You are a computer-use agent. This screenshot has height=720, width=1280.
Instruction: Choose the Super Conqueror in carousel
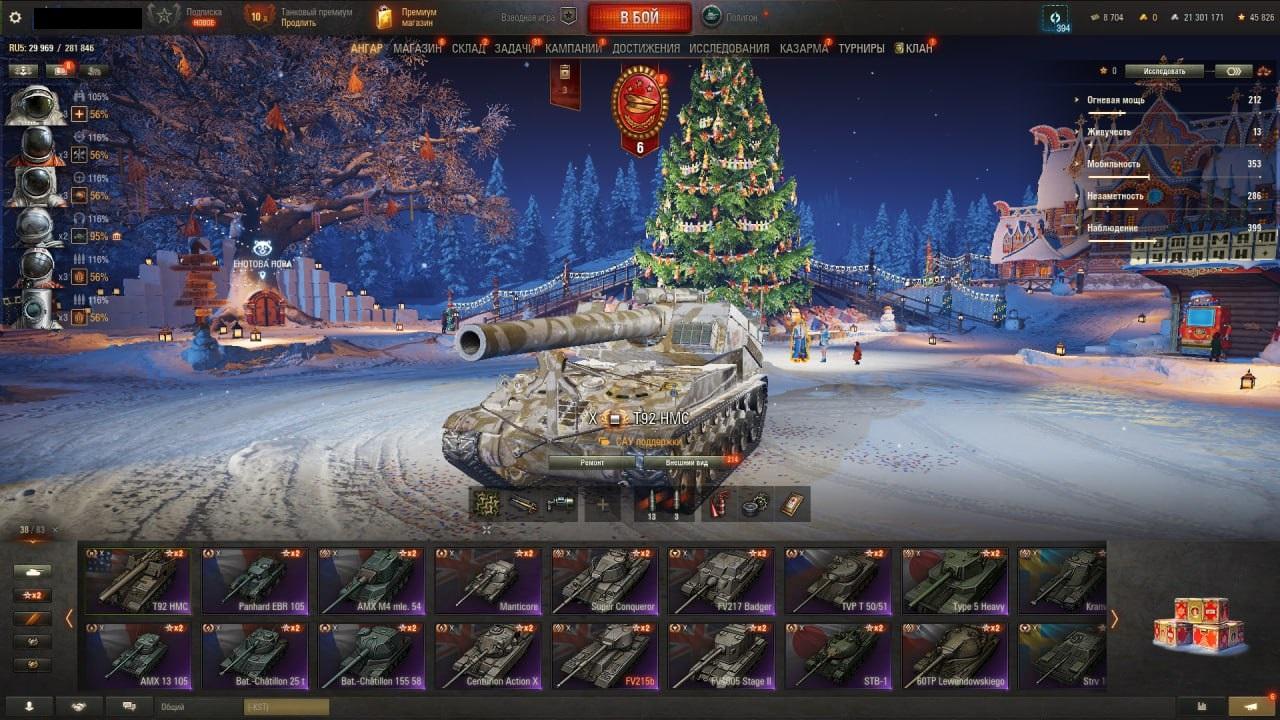(605, 580)
